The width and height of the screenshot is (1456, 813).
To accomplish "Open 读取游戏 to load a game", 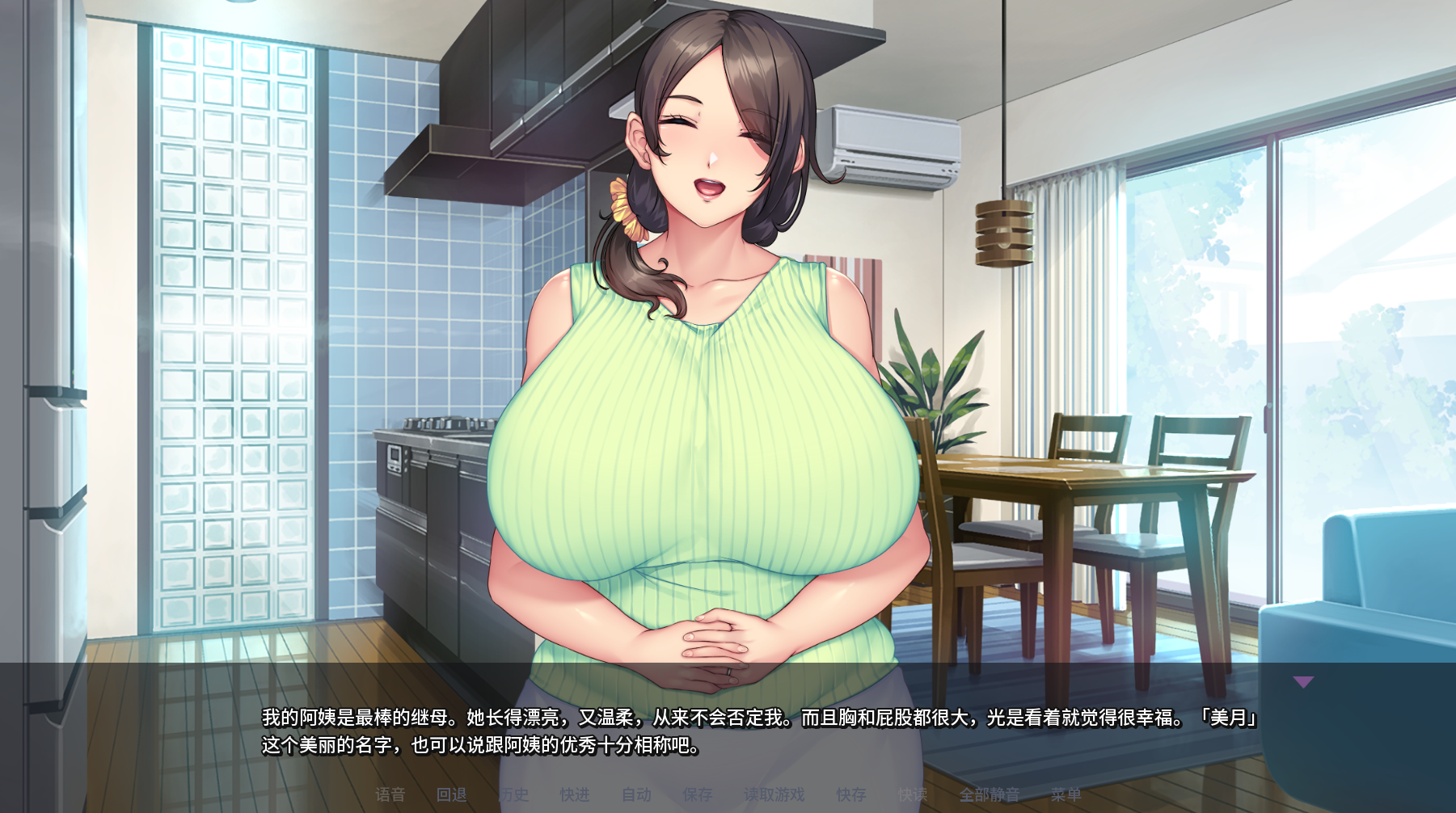I will [774, 795].
